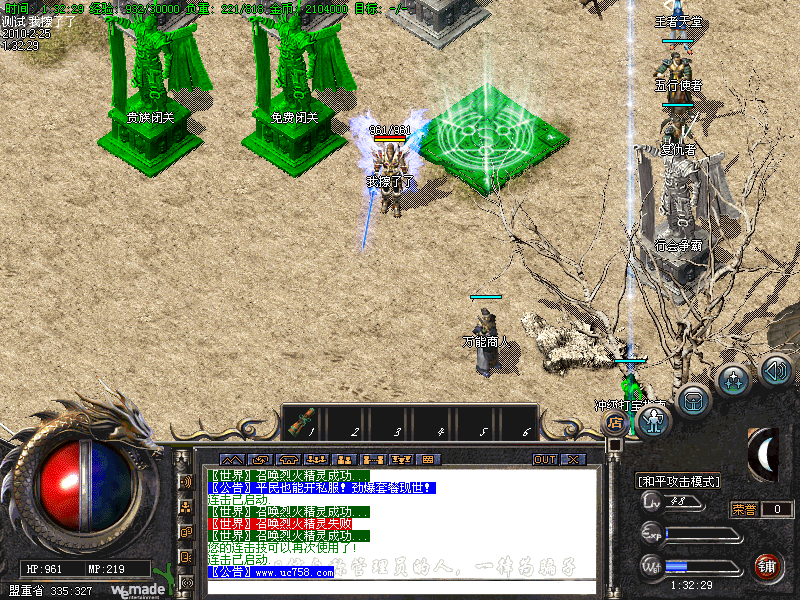Click the mountain-shaped icon in the chat toolbar
Screen dimensions: 800x600
[231, 459]
